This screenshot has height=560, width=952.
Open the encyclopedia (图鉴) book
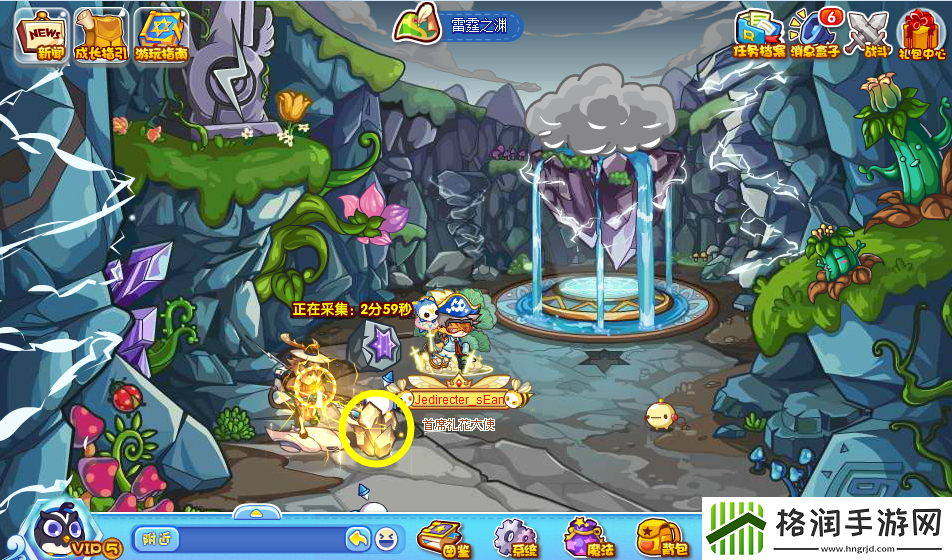click(440, 537)
